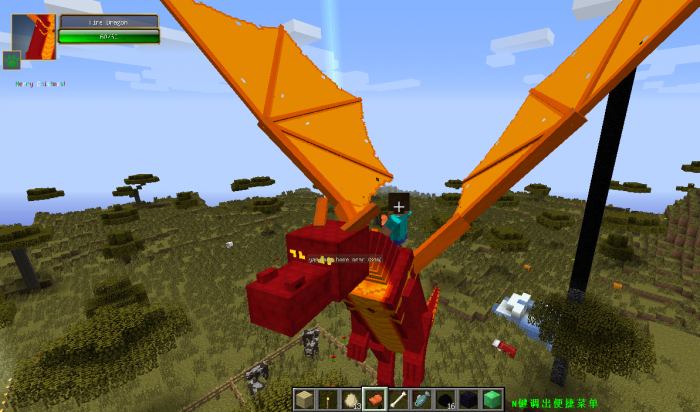Select the obsidian block hotbar slot

467,399
